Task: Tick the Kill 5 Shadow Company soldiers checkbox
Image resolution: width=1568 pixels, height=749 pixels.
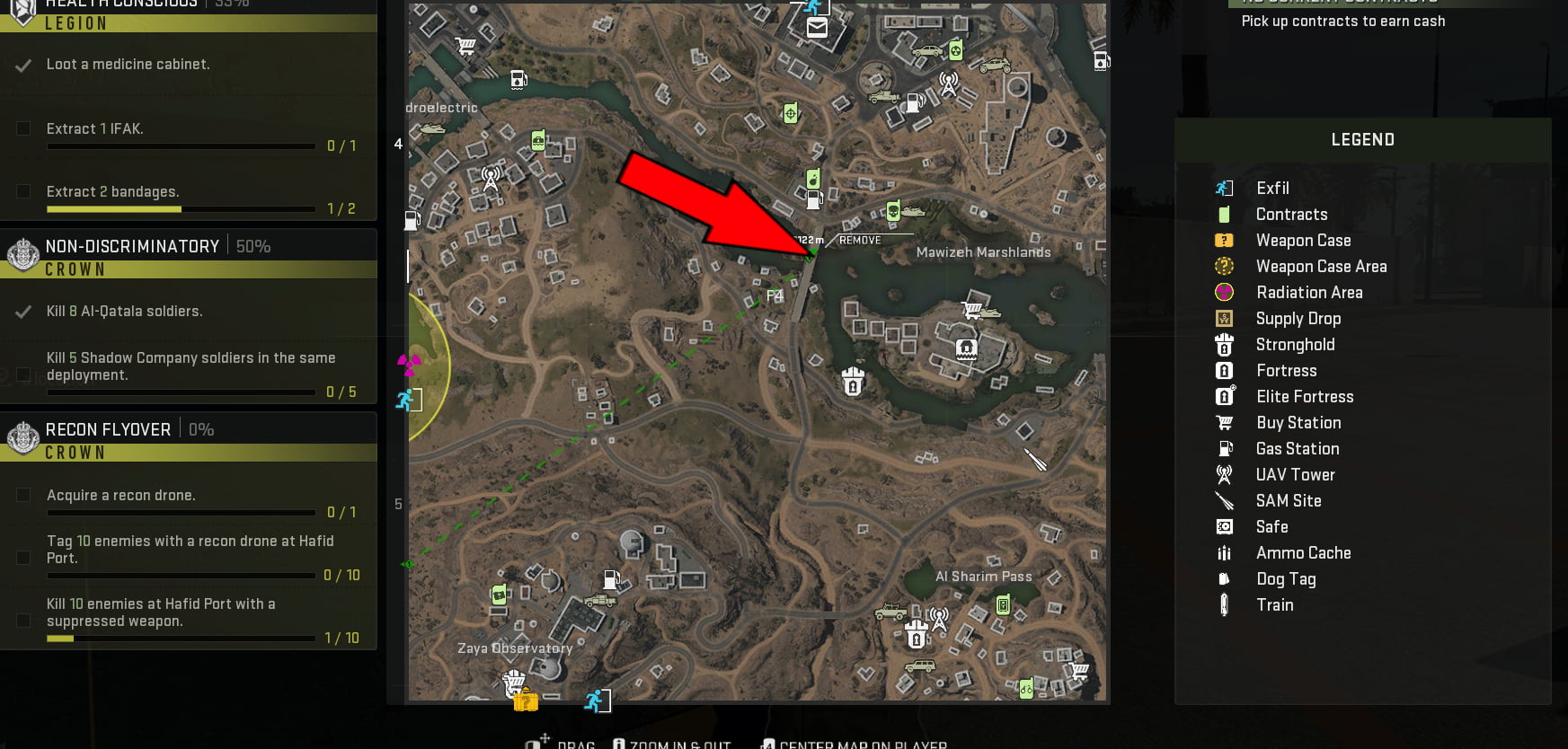Action: (22, 374)
